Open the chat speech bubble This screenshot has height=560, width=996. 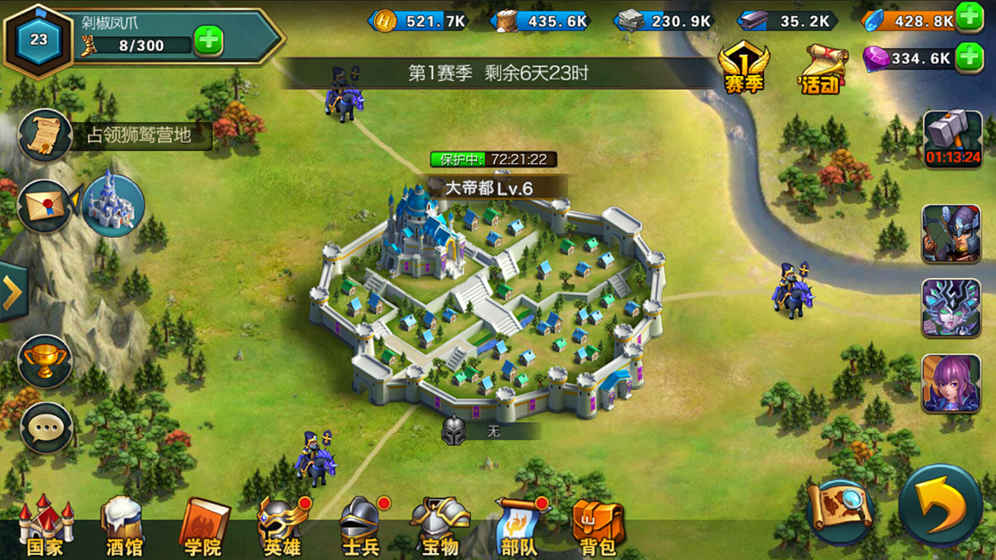44,427
